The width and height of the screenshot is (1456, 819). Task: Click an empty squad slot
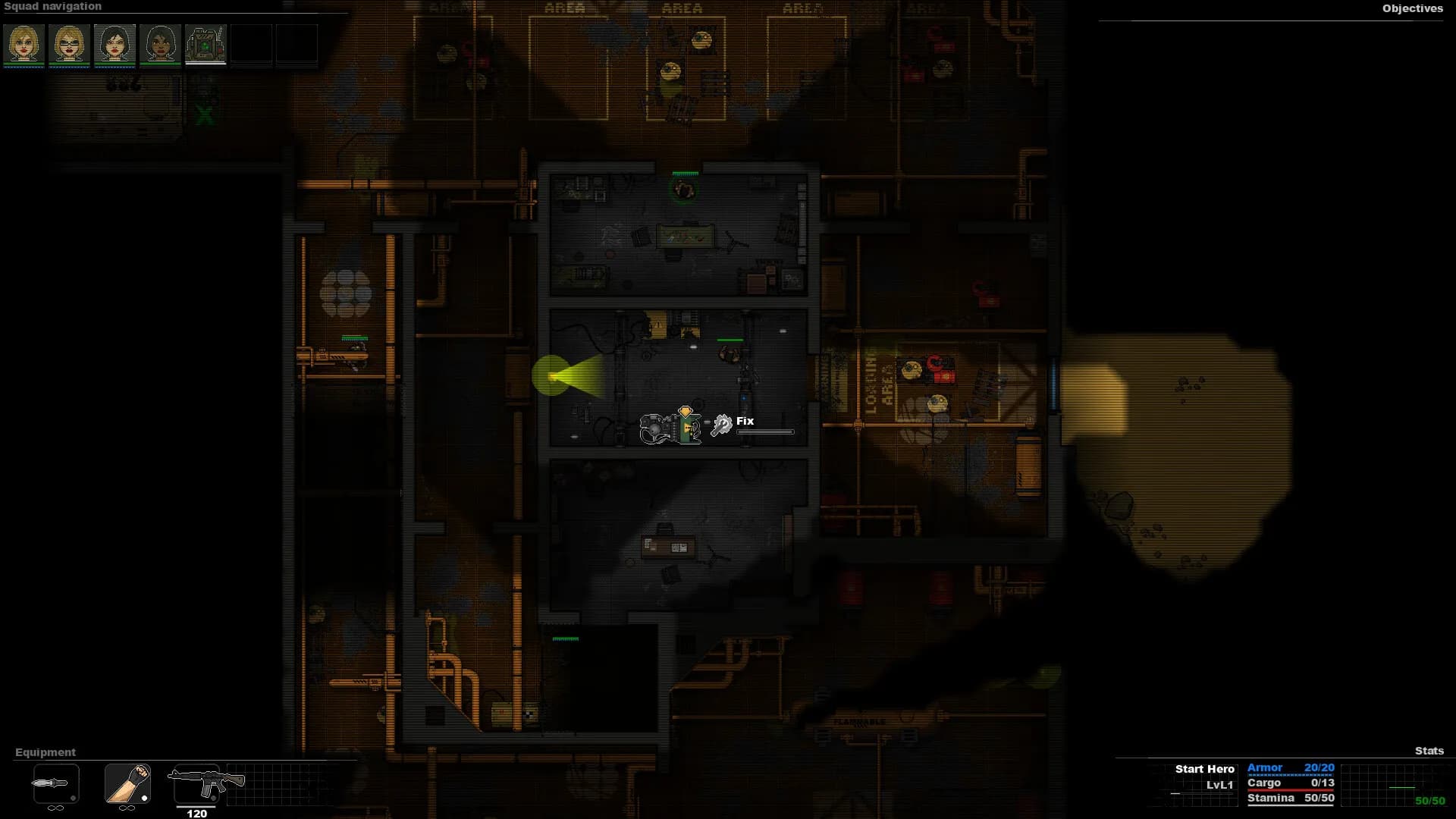(x=250, y=44)
